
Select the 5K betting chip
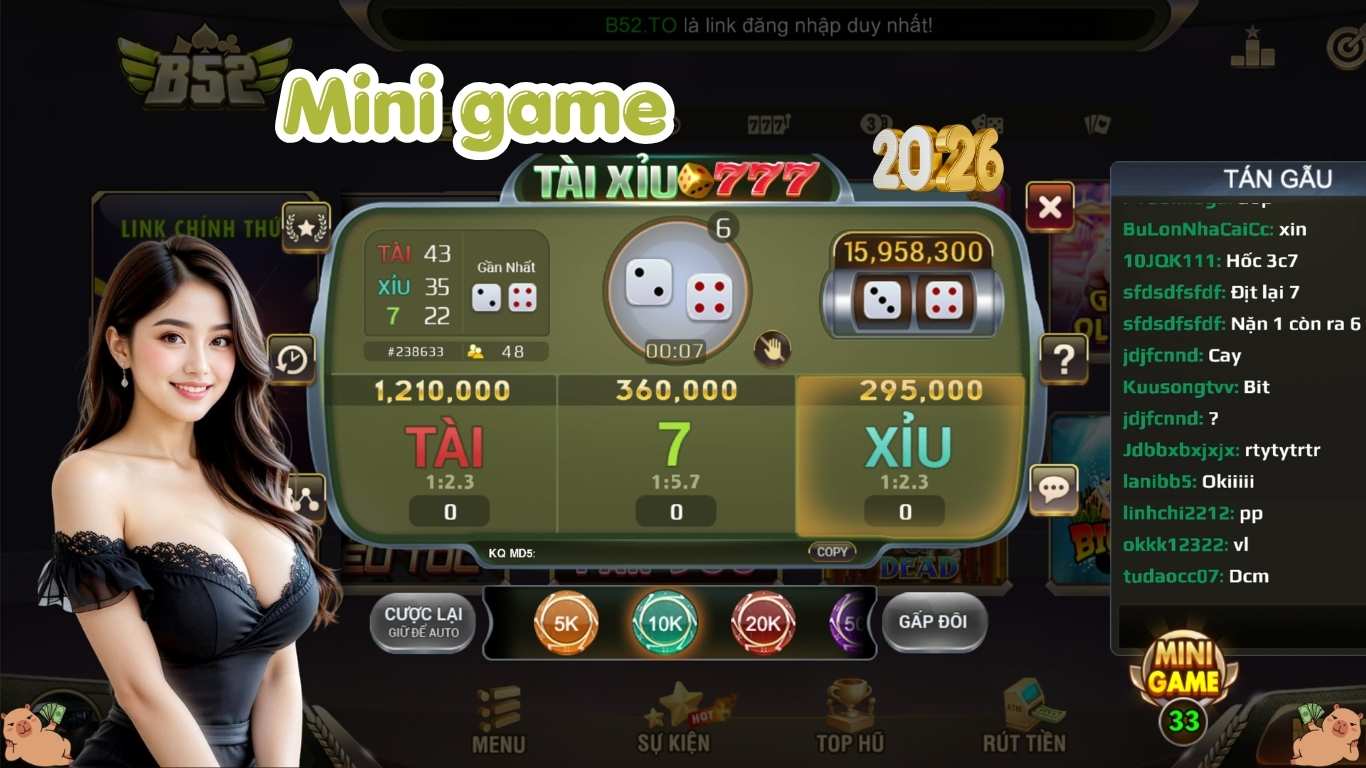click(x=565, y=622)
